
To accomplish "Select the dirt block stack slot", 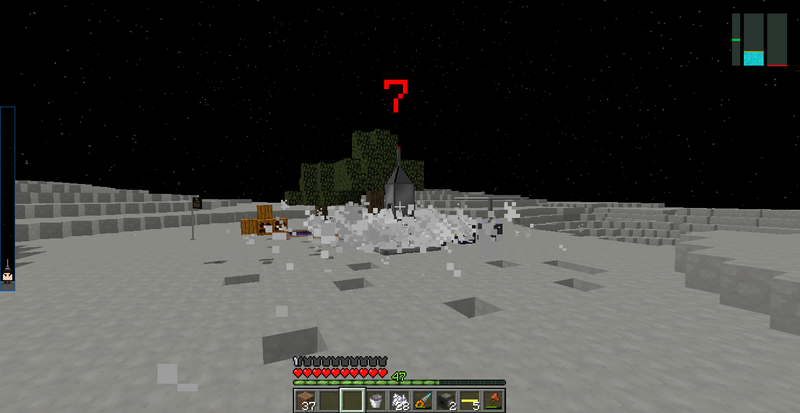I will [x=304, y=401].
